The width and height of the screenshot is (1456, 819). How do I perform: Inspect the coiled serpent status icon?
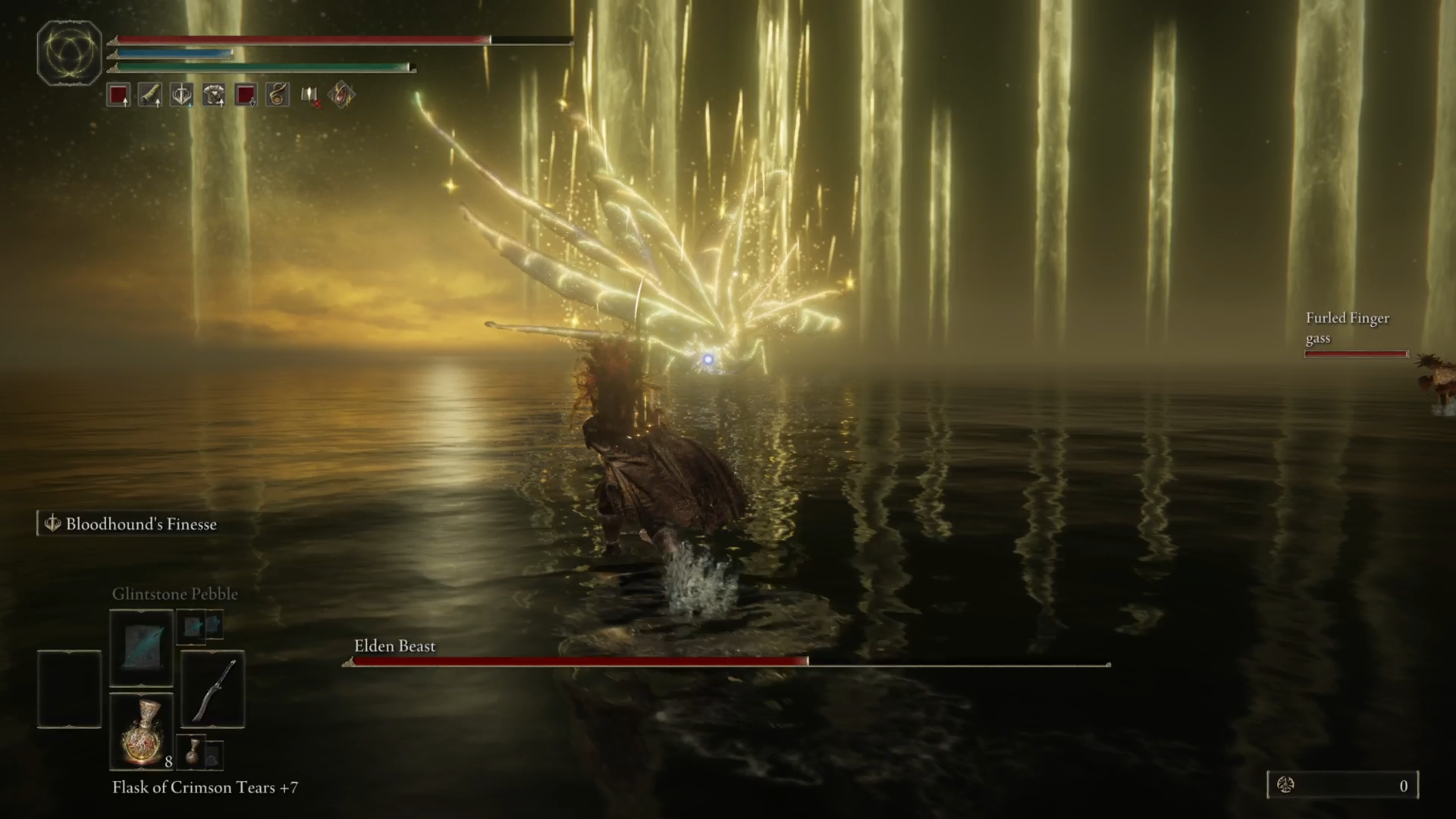click(x=278, y=96)
